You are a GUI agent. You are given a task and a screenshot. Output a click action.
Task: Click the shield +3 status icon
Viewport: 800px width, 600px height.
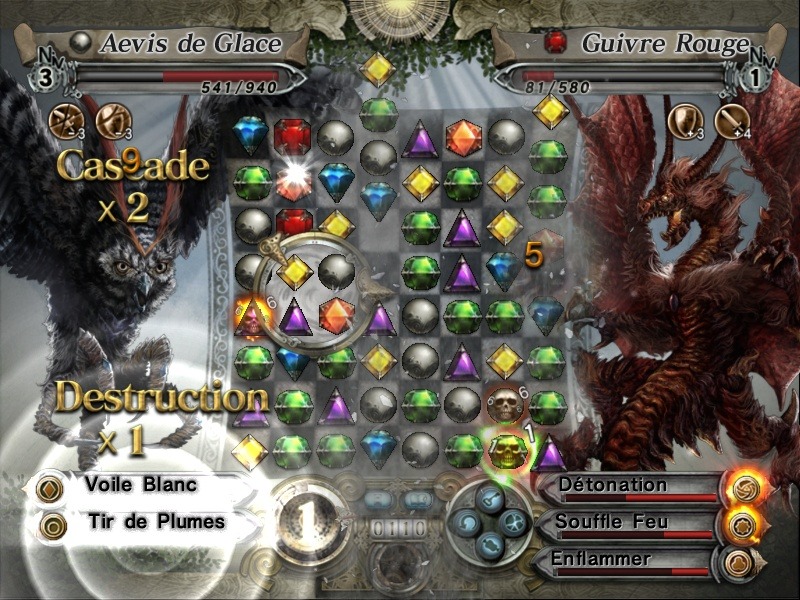point(686,121)
